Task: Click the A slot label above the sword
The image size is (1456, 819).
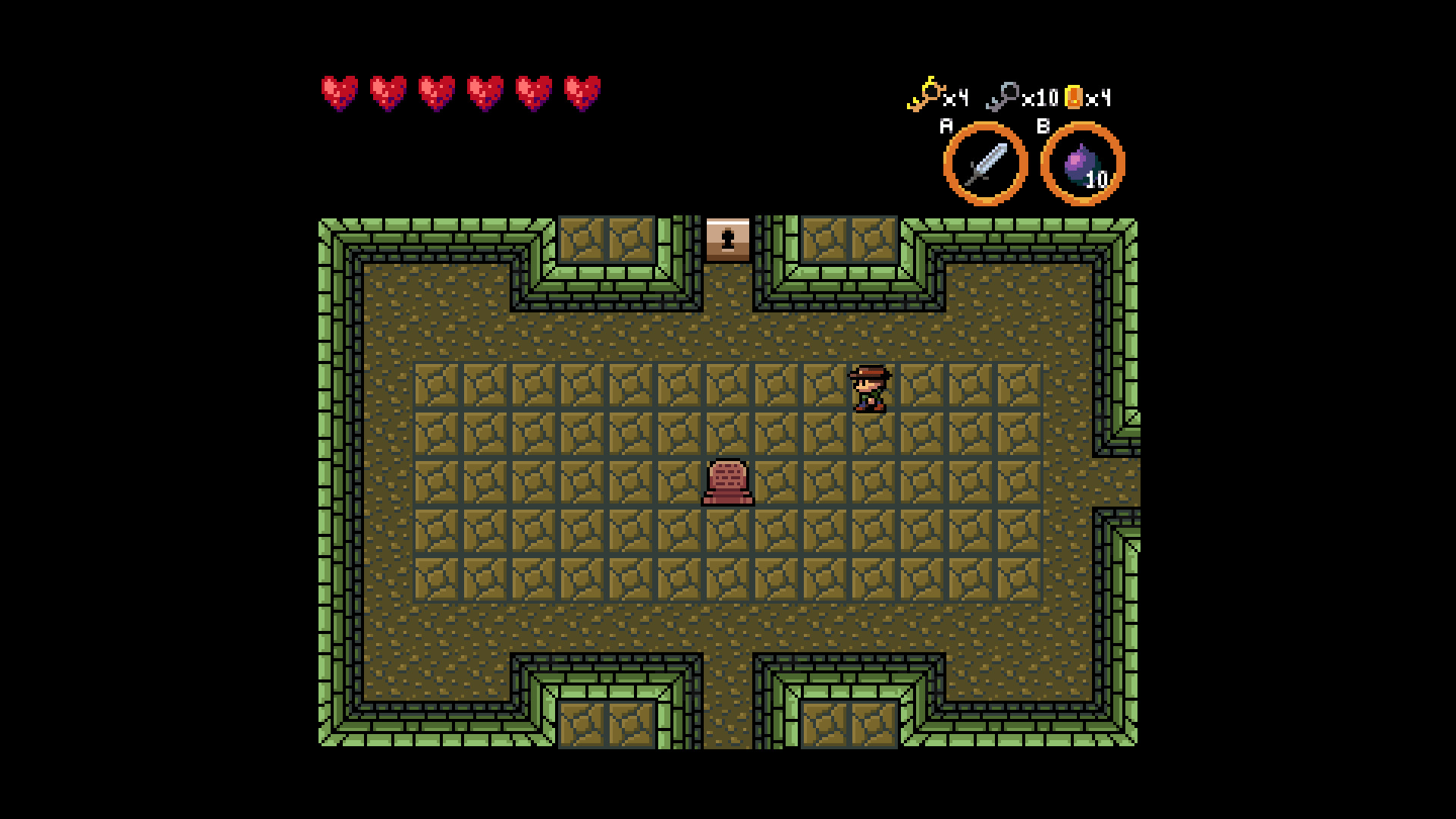Action: (x=945, y=127)
